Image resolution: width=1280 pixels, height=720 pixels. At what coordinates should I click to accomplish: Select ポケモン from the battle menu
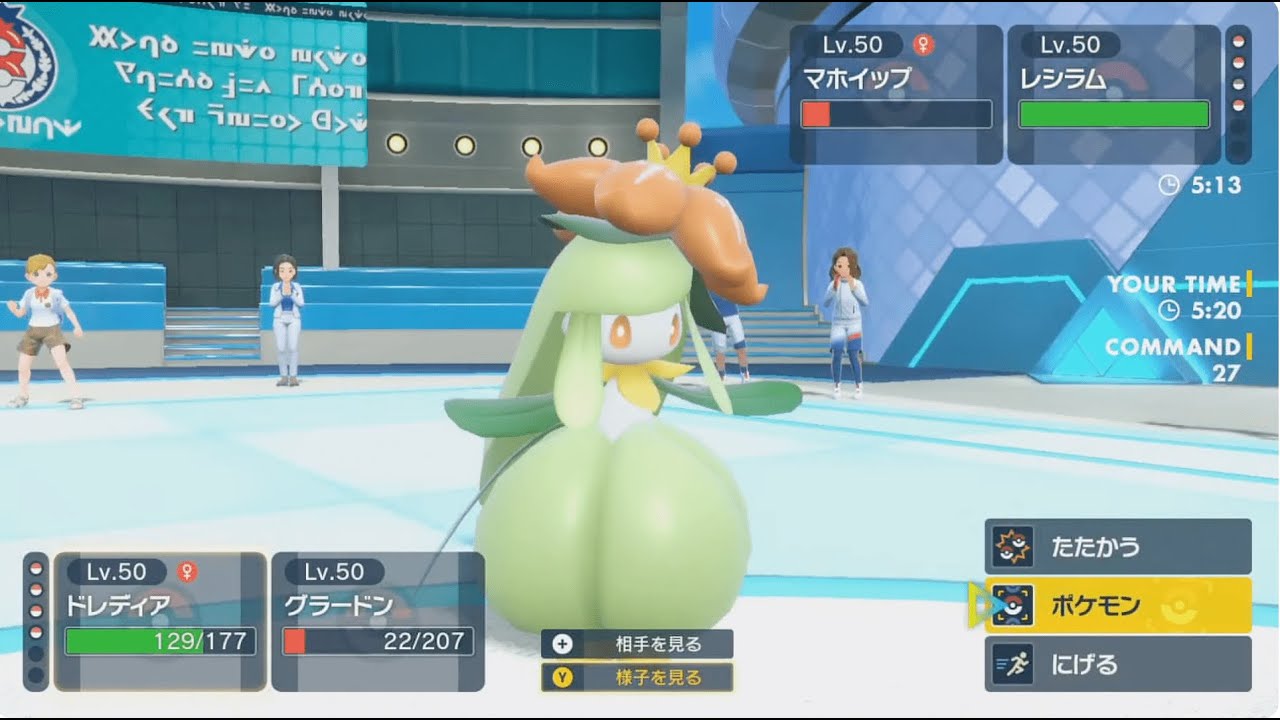[x=1100, y=605]
